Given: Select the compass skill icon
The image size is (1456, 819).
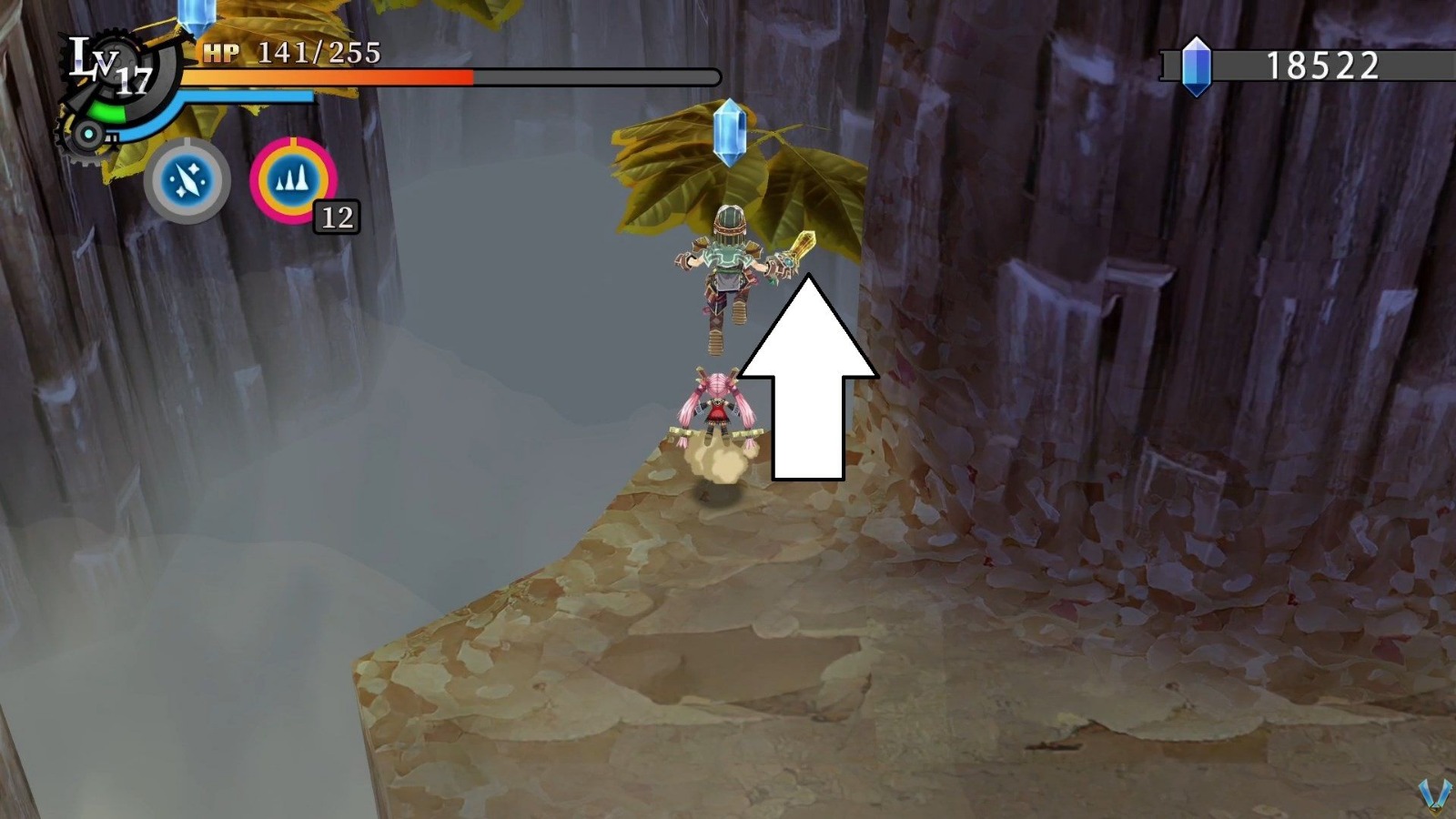Looking at the screenshot, I should (185, 182).
